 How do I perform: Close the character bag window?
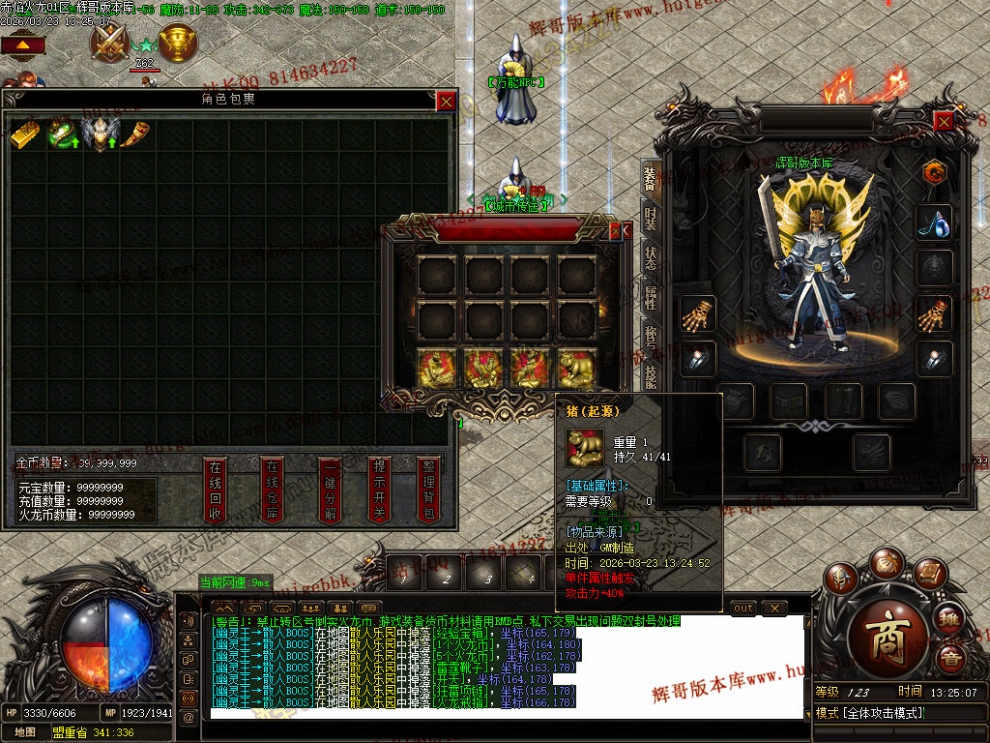click(x=446, y=100)
